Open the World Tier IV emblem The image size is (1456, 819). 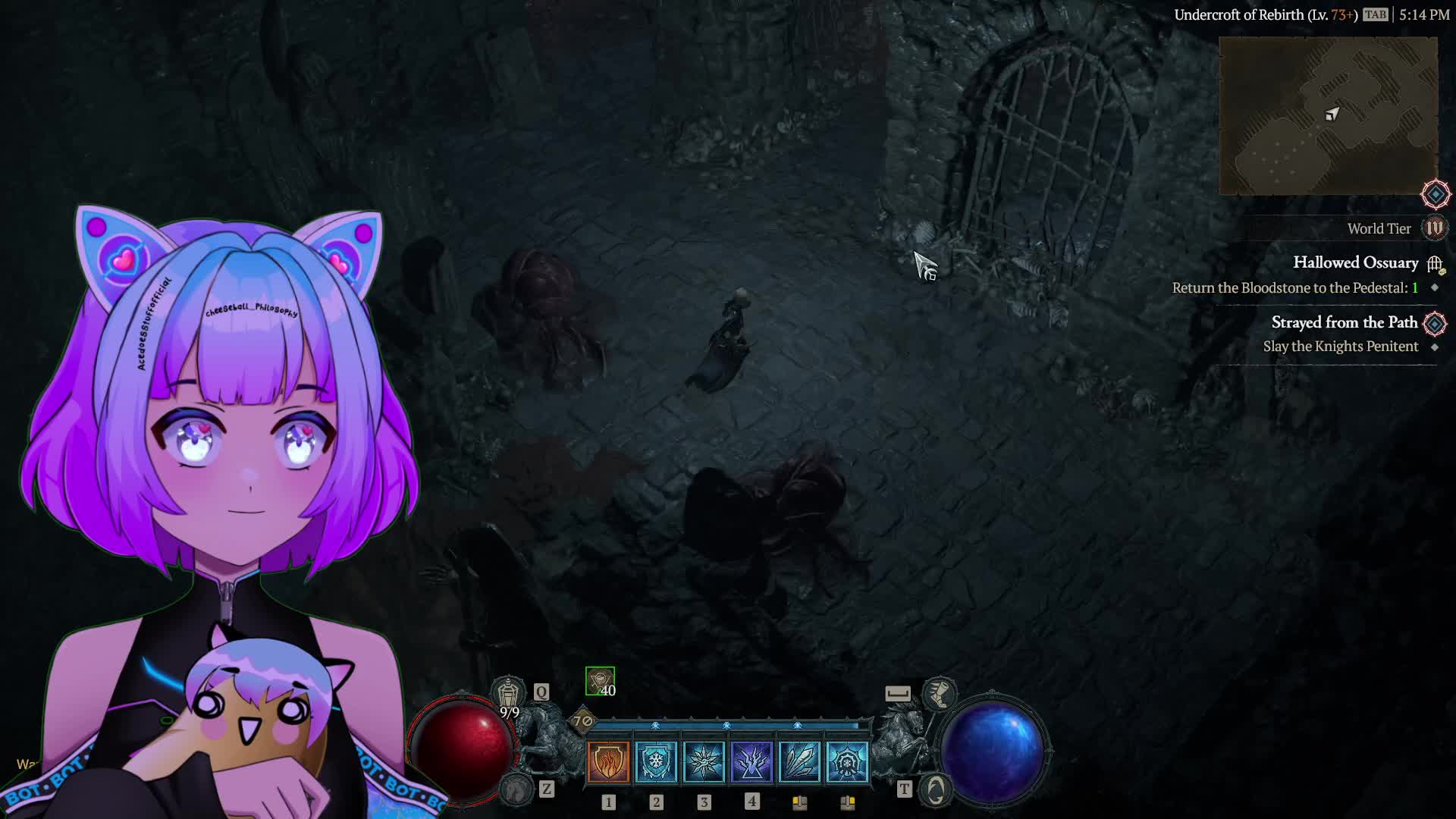pos(1435,228)
